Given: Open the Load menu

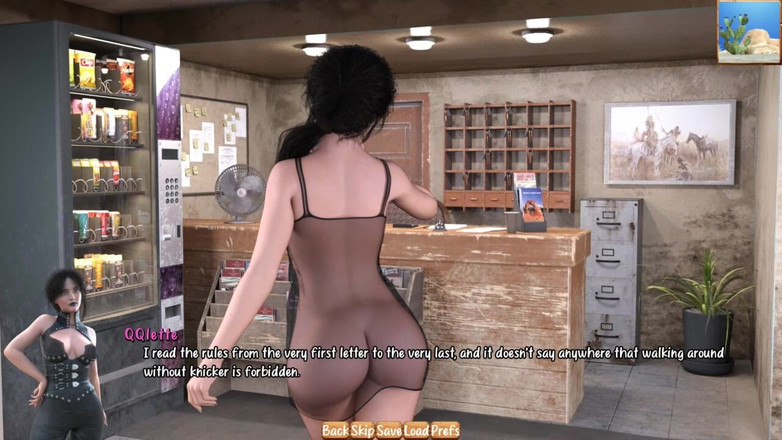Looking at the screenshot, I should [x=416, y=430].
